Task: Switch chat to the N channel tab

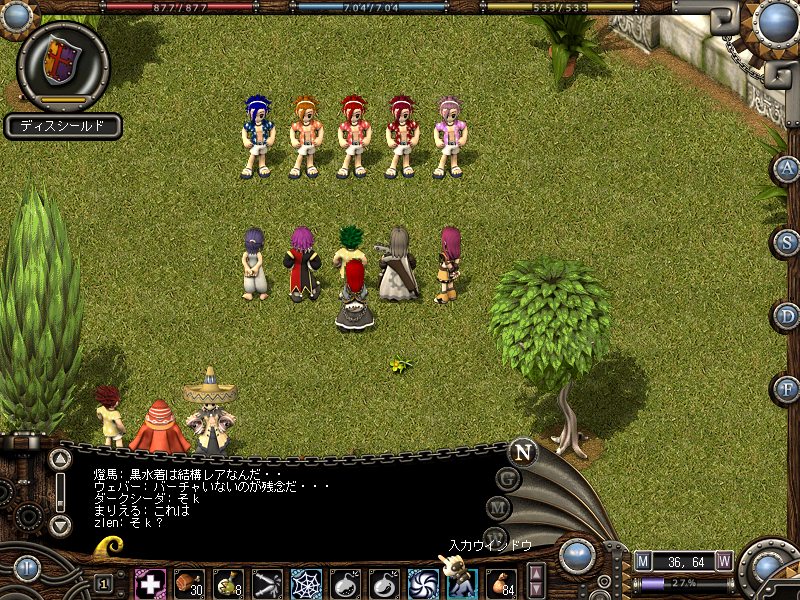Action: (521, 451)
